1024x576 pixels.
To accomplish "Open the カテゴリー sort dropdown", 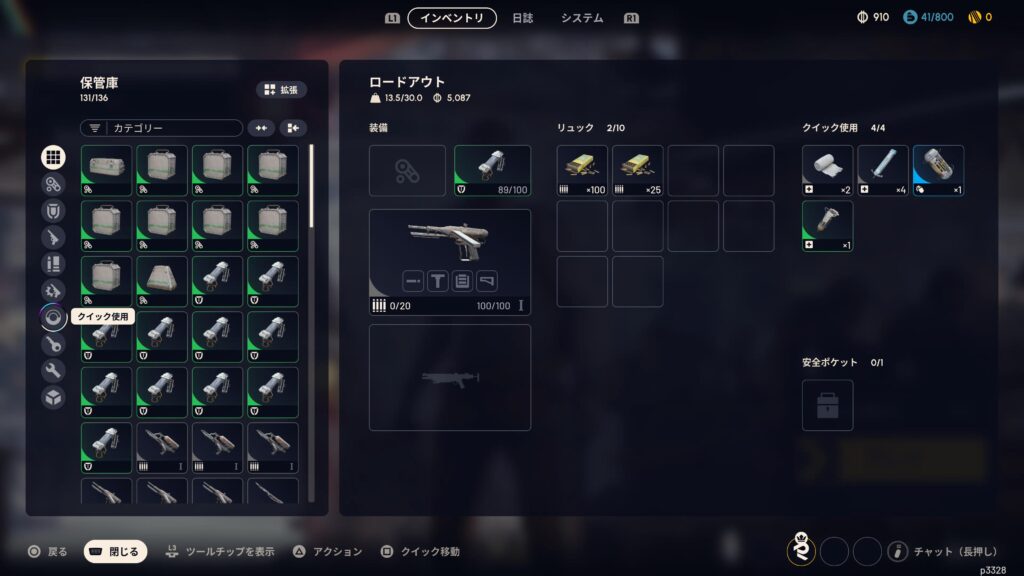I will (161, 128).
